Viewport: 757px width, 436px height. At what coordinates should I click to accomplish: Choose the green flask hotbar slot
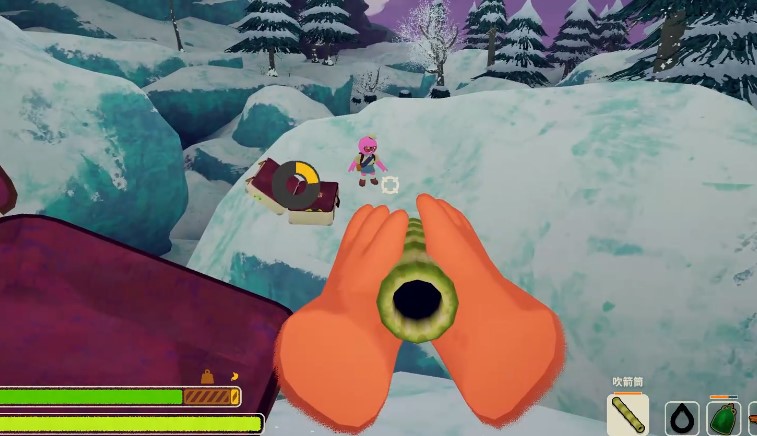pyautogui.click(x=723, y=418)
